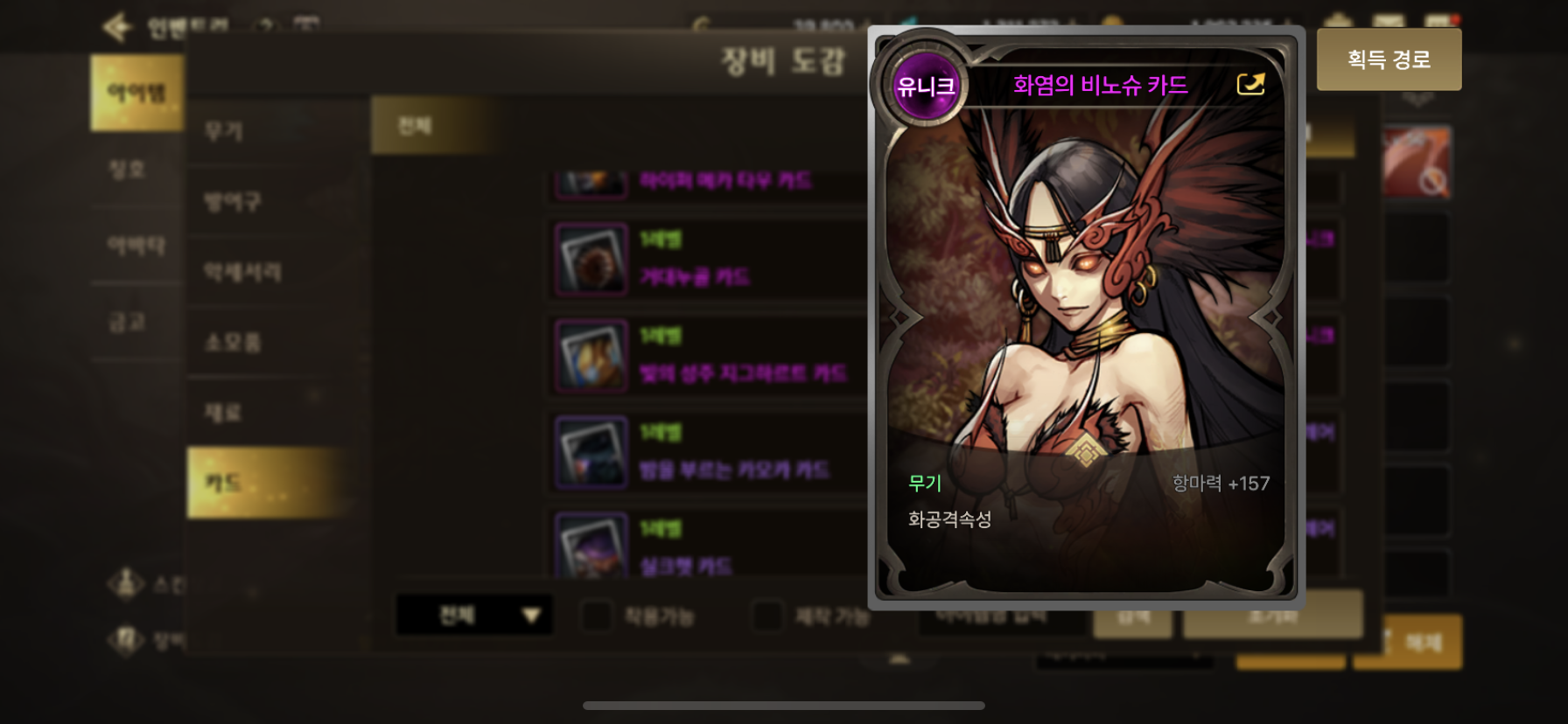Open the 아바타 side tab
The image size is (1568, 724).
136,246
